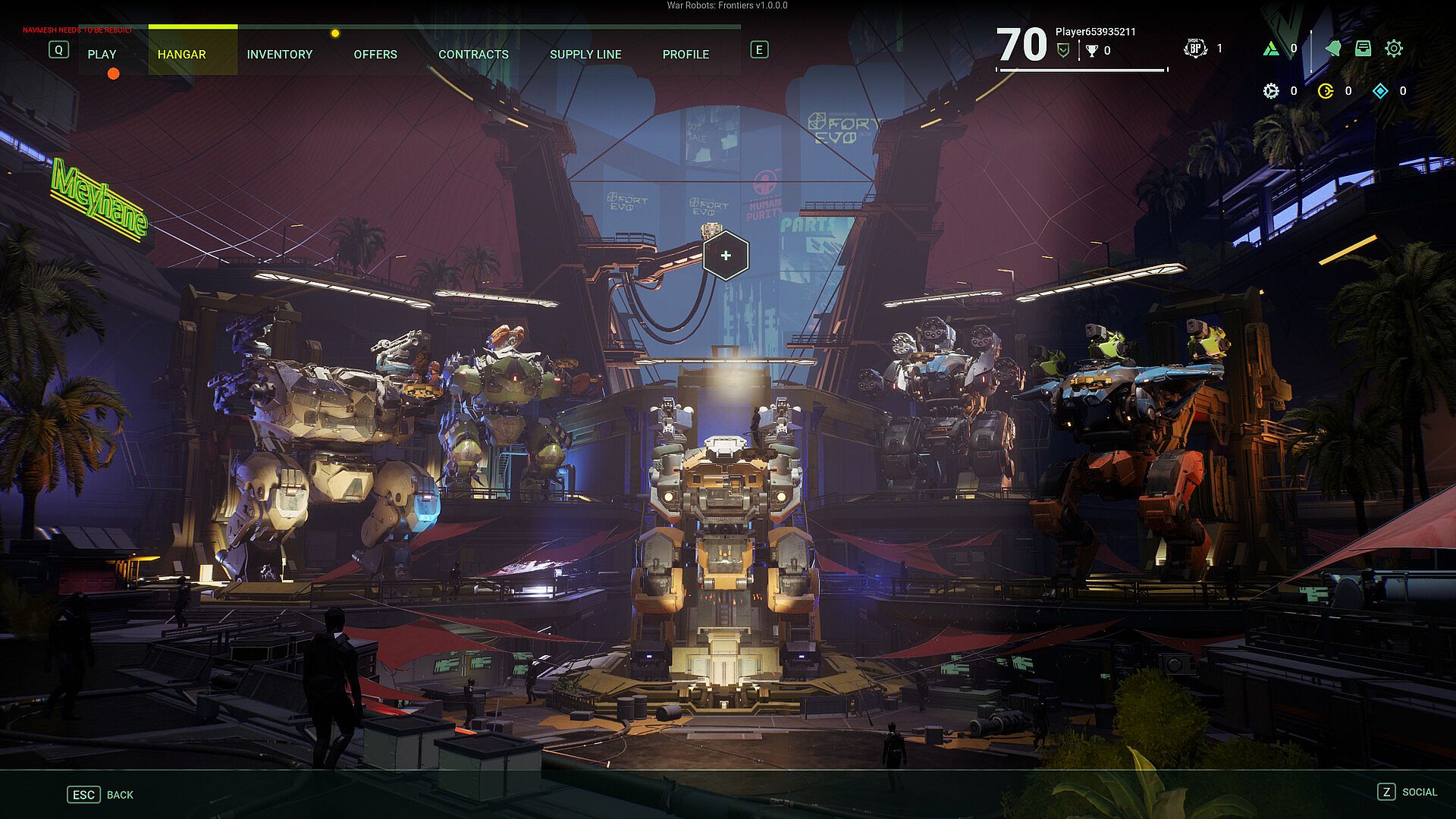Go back using the Back button
This screenshot has height=819, width=1456.
pos(101,795)
